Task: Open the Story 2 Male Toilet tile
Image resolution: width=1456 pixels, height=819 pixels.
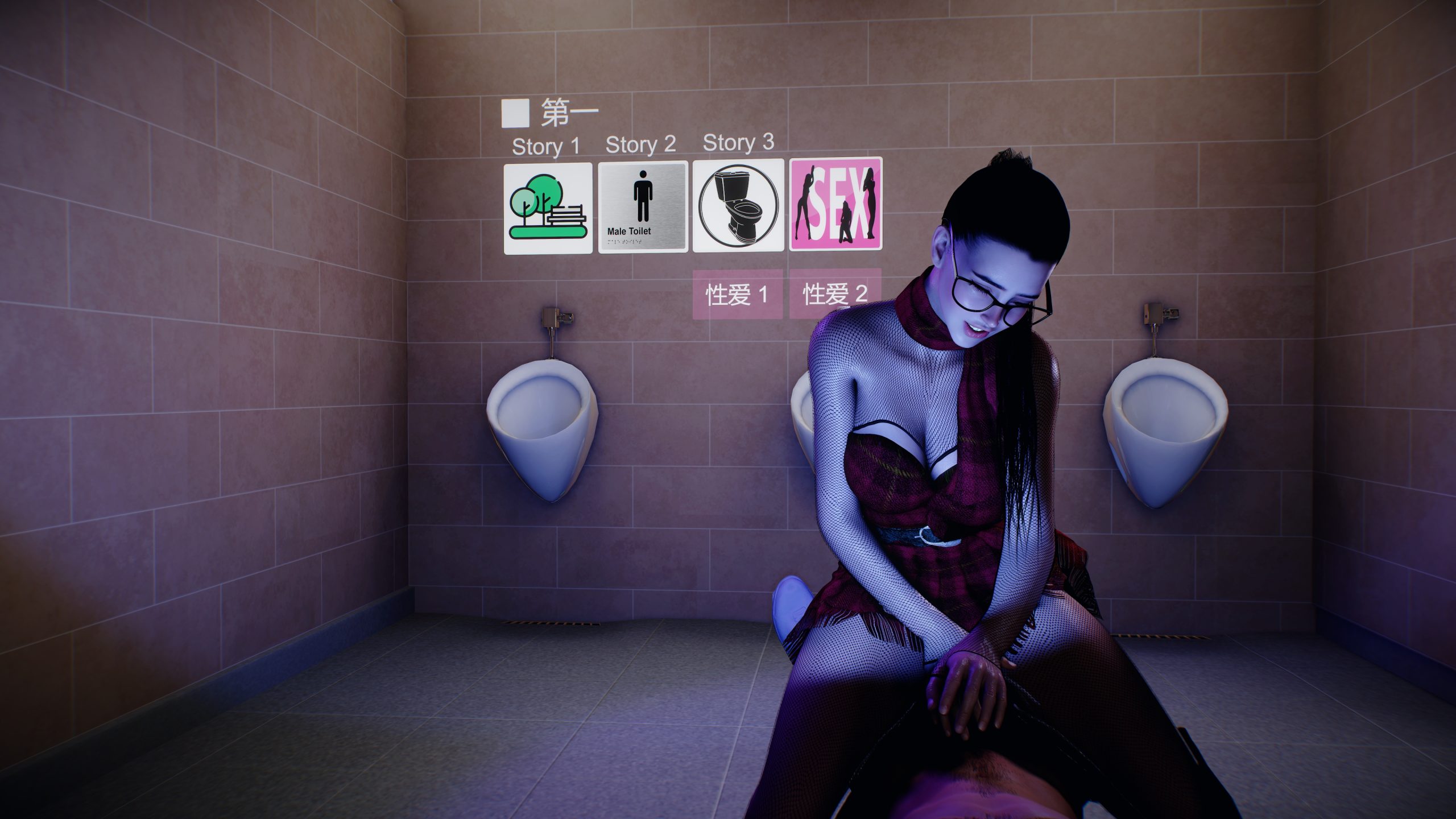Action: click(643, 207)
